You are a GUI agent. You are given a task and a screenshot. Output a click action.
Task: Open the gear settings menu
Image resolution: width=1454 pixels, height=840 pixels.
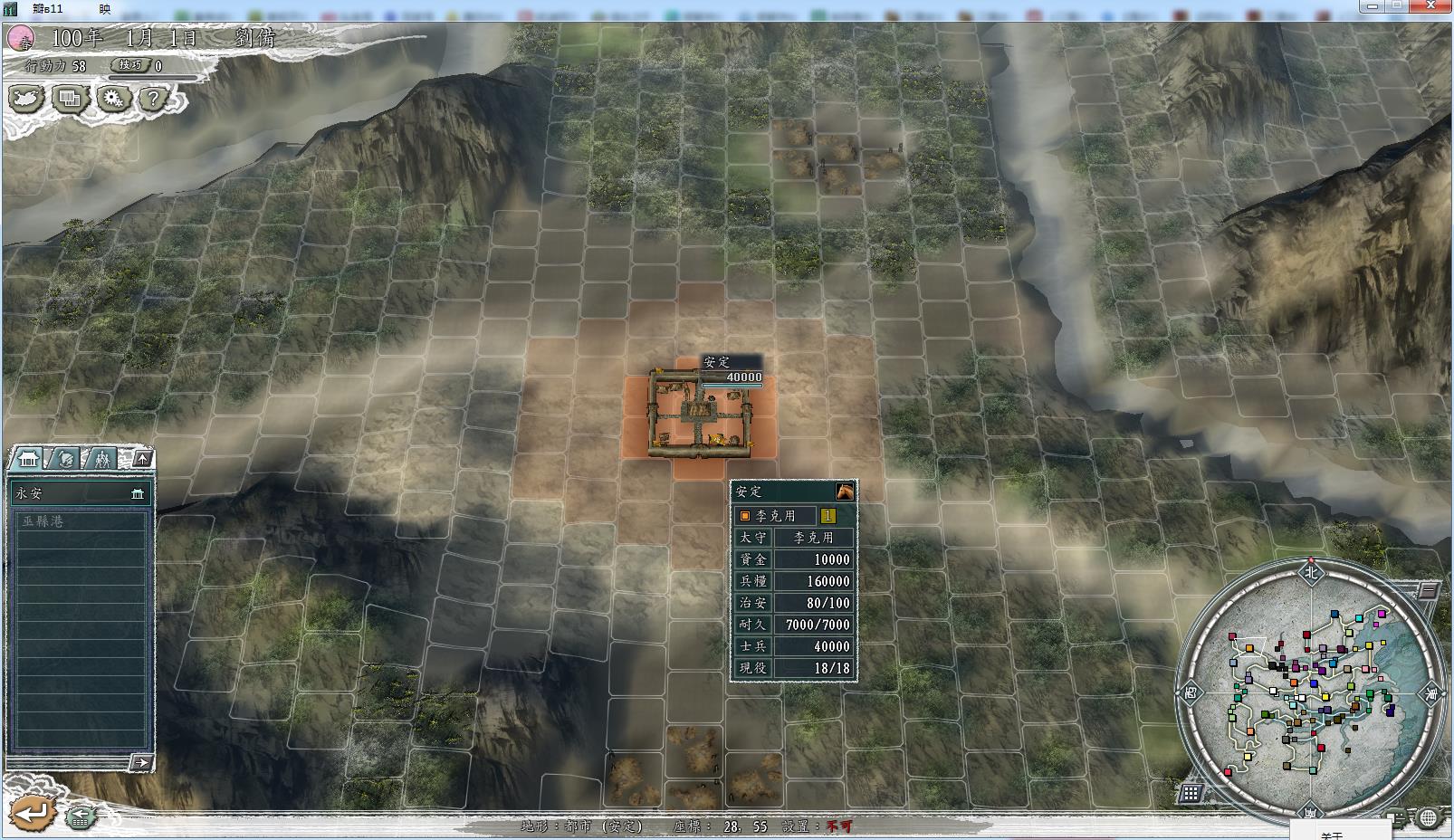112,99
